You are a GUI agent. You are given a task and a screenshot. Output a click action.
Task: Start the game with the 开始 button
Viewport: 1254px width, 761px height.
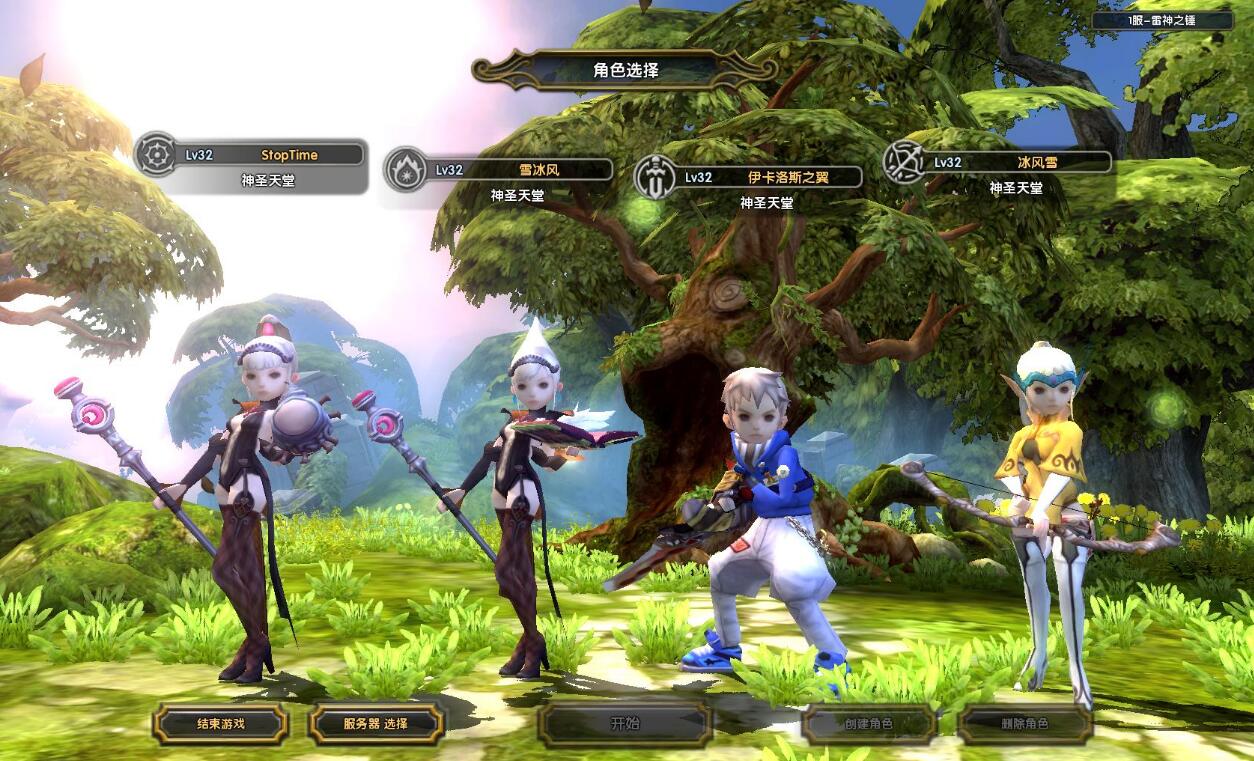tap(625, 723)
